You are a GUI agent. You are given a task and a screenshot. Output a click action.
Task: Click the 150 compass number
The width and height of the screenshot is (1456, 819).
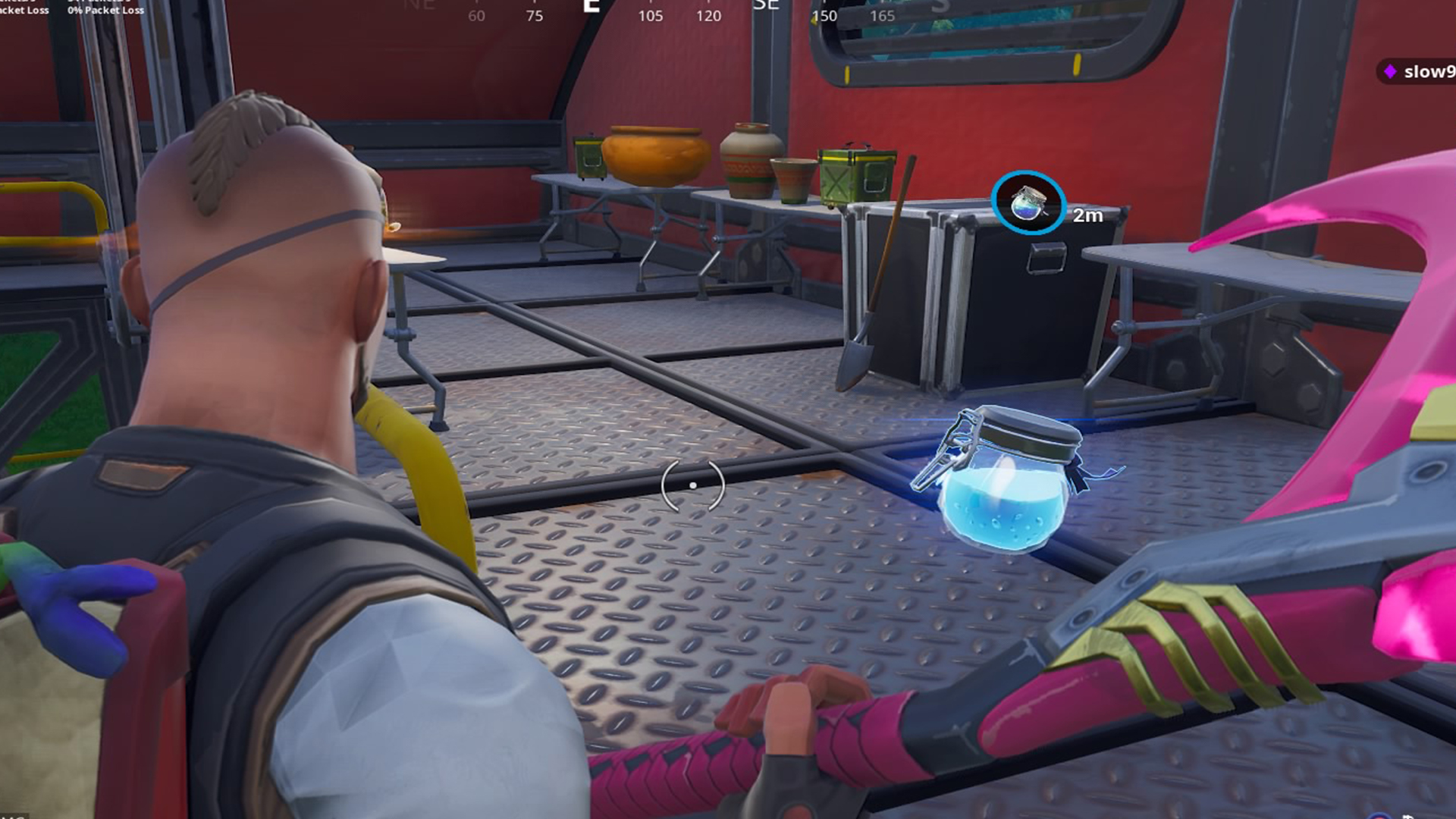pos(824,15)
